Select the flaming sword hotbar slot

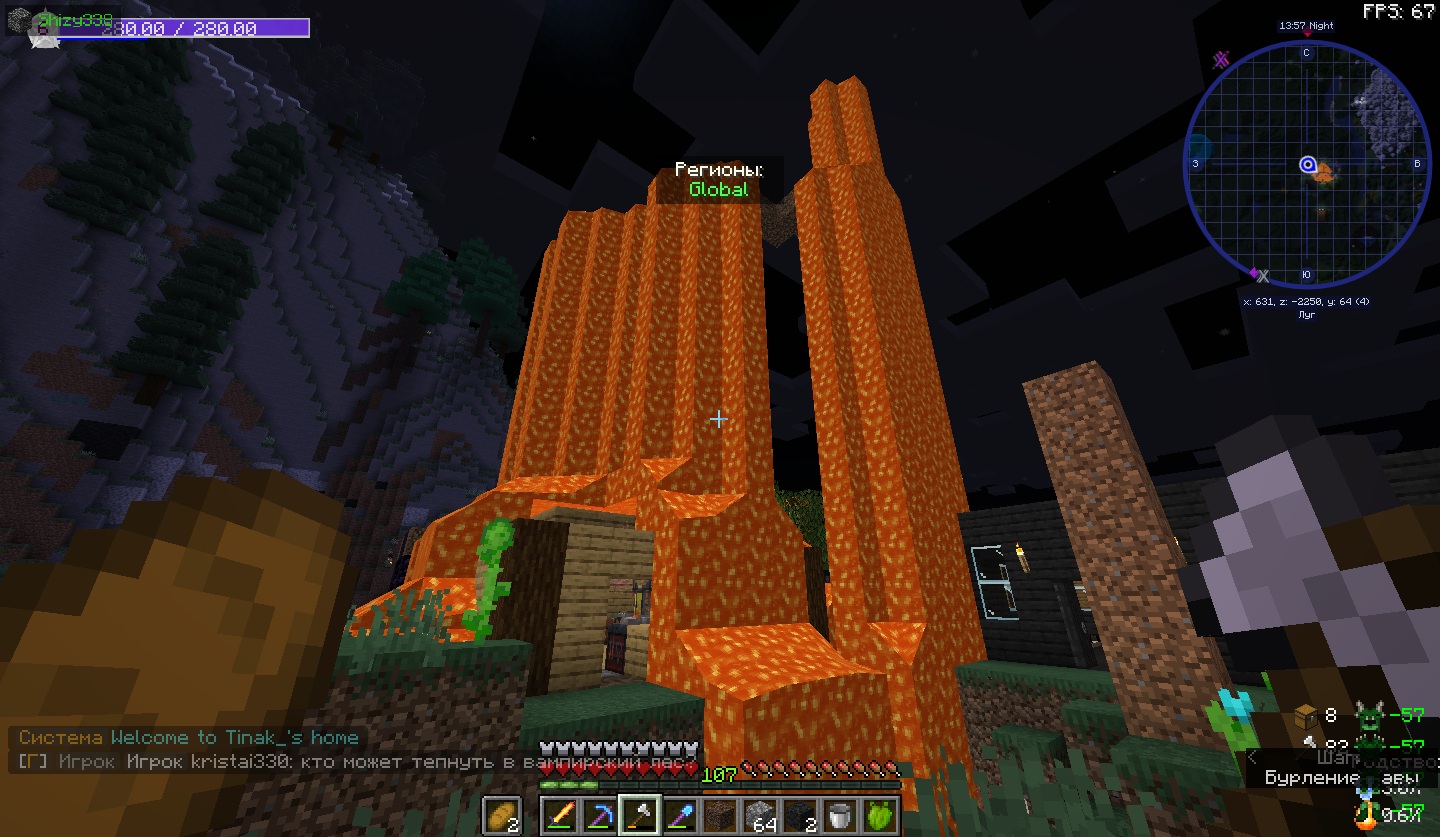pyautogui.click(x=561, y=815)
